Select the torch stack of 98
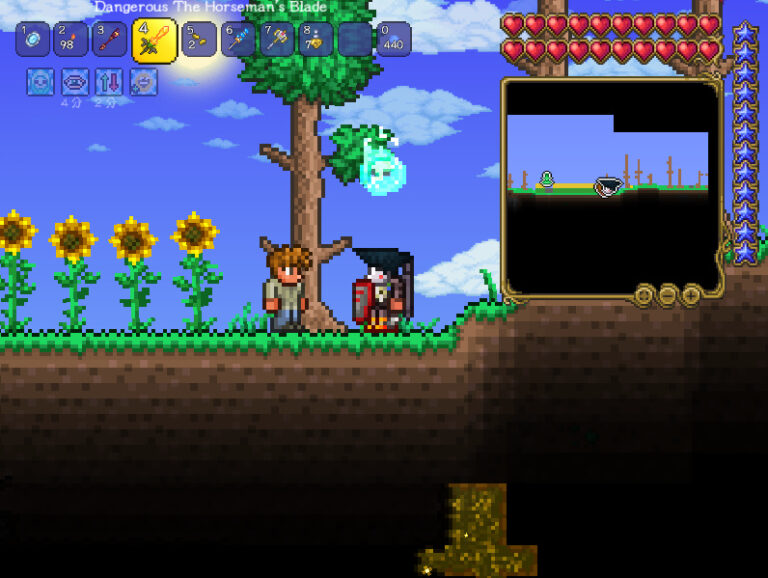The width and height of the screenshot is (768, 578). (x=71, y=39)
